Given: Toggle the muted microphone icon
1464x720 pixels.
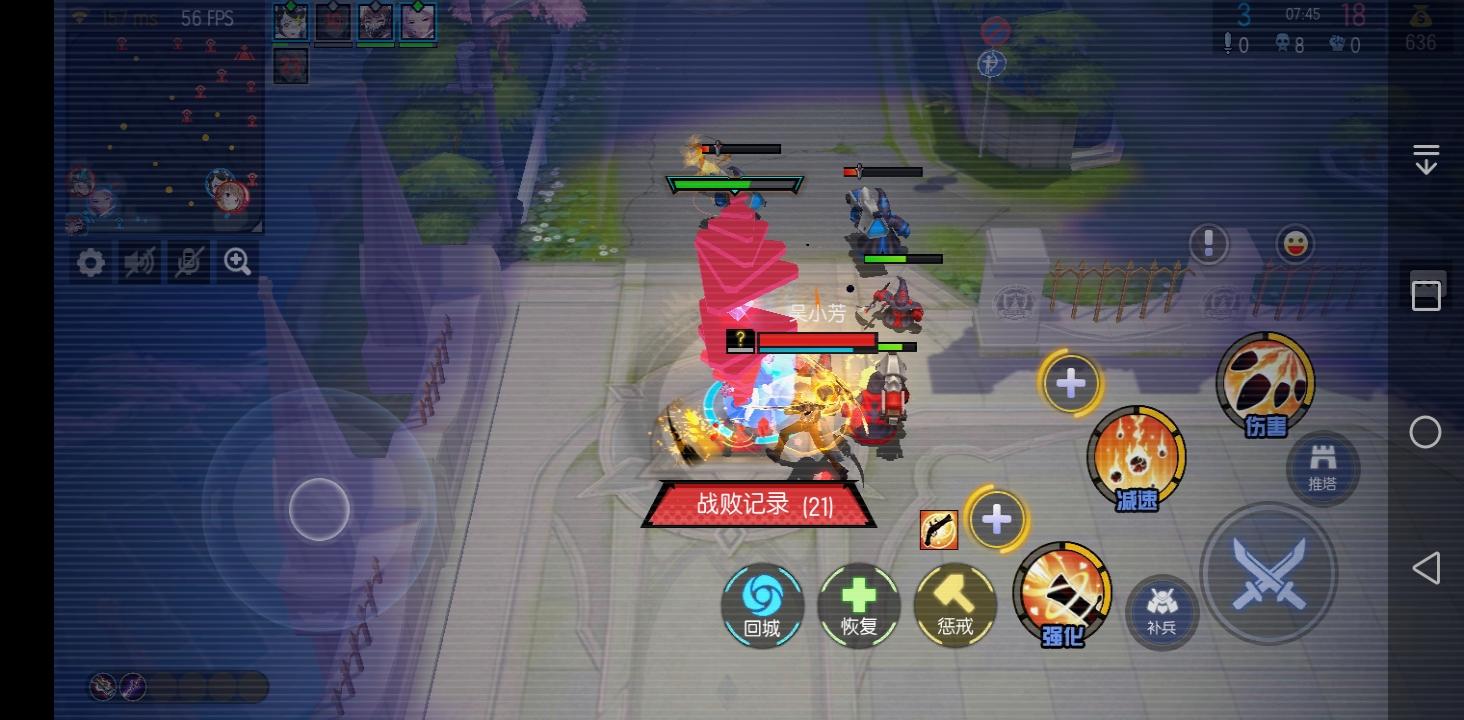Looking at the screenshot, I should click(x=188, y=262).
